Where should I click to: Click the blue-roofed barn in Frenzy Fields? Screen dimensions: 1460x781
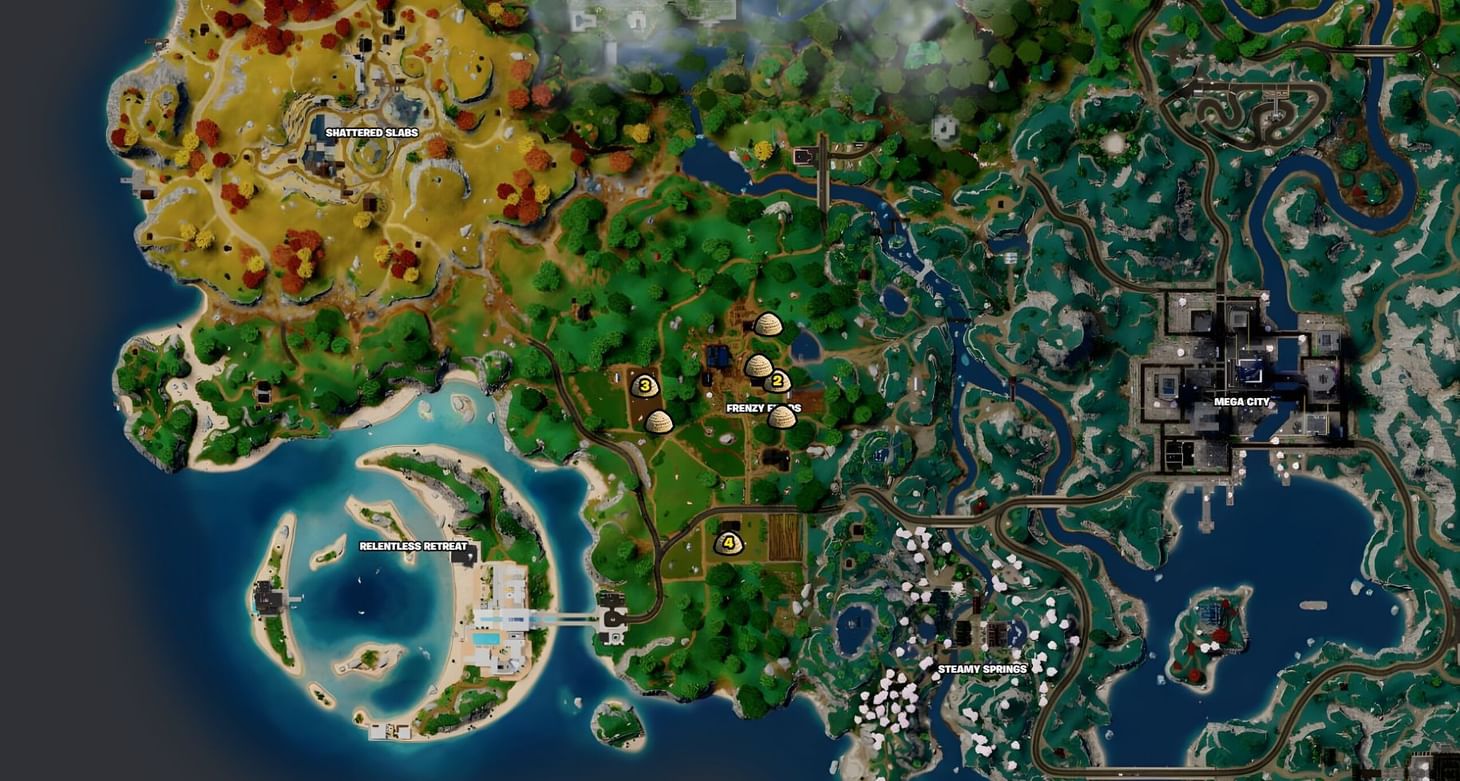tap(718, 355)
